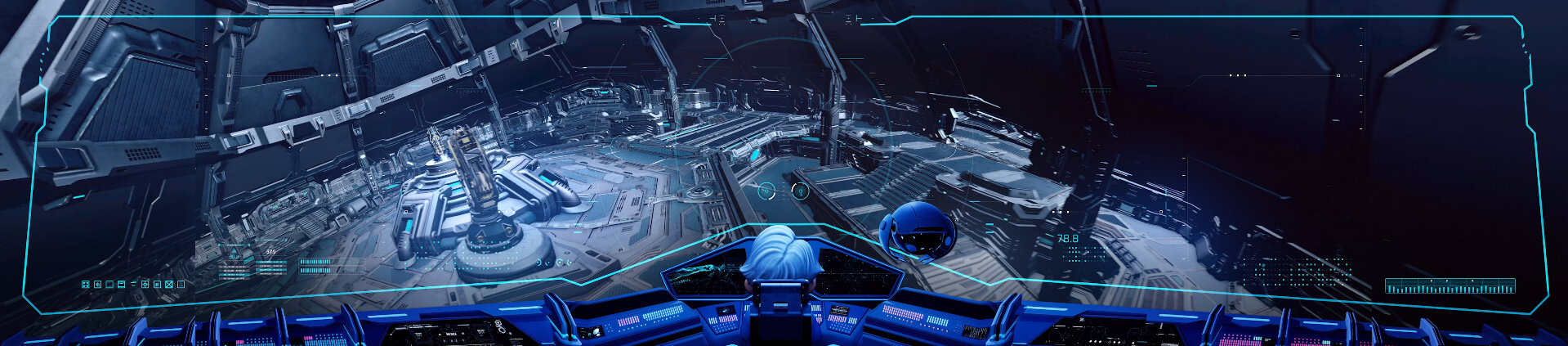Toggle the crossed-out box HUD icon
The width and height of the screenshot is (1568, 346).
click(169, 285)
